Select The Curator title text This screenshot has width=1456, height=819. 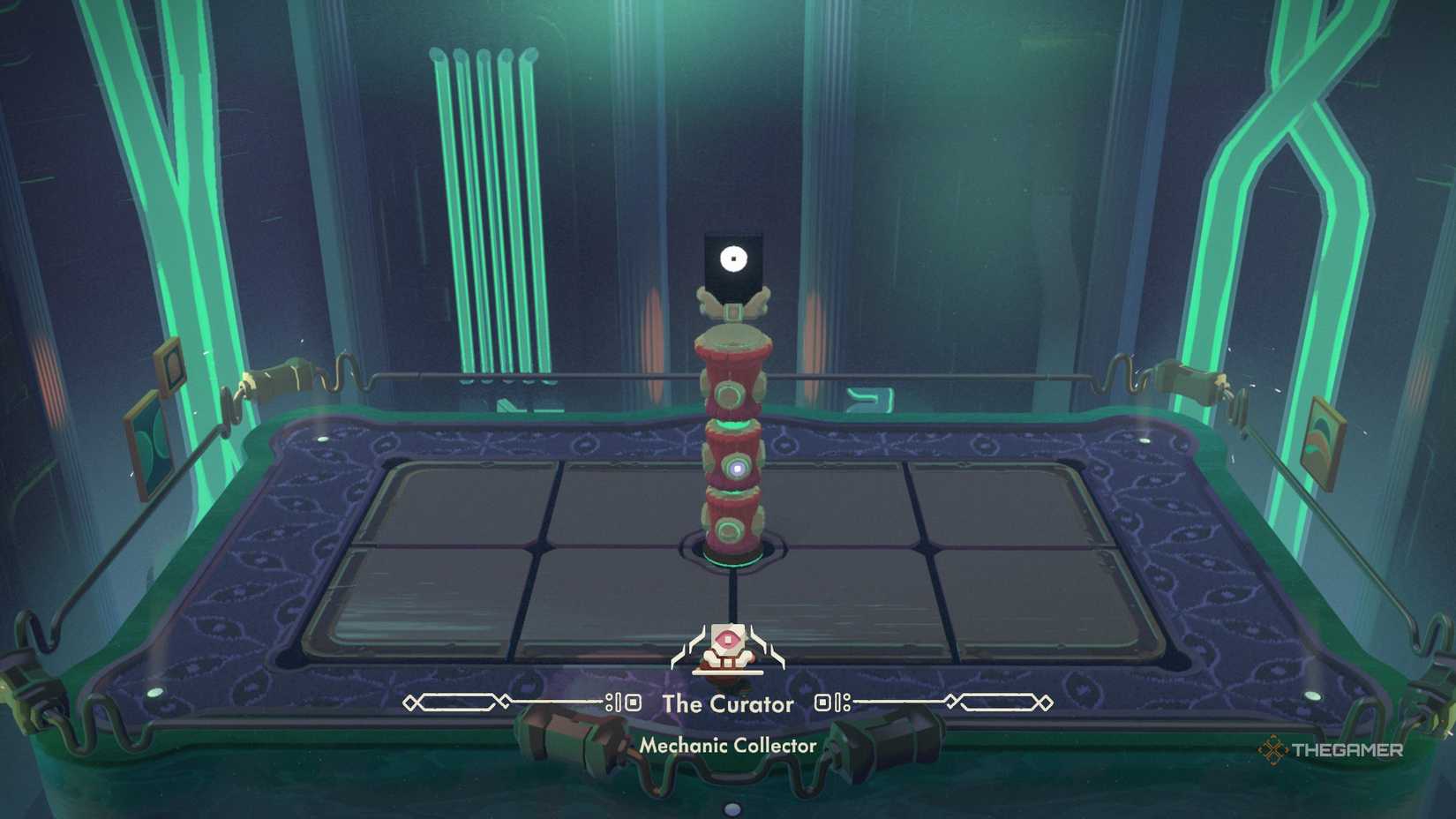(x=728, y=704)
